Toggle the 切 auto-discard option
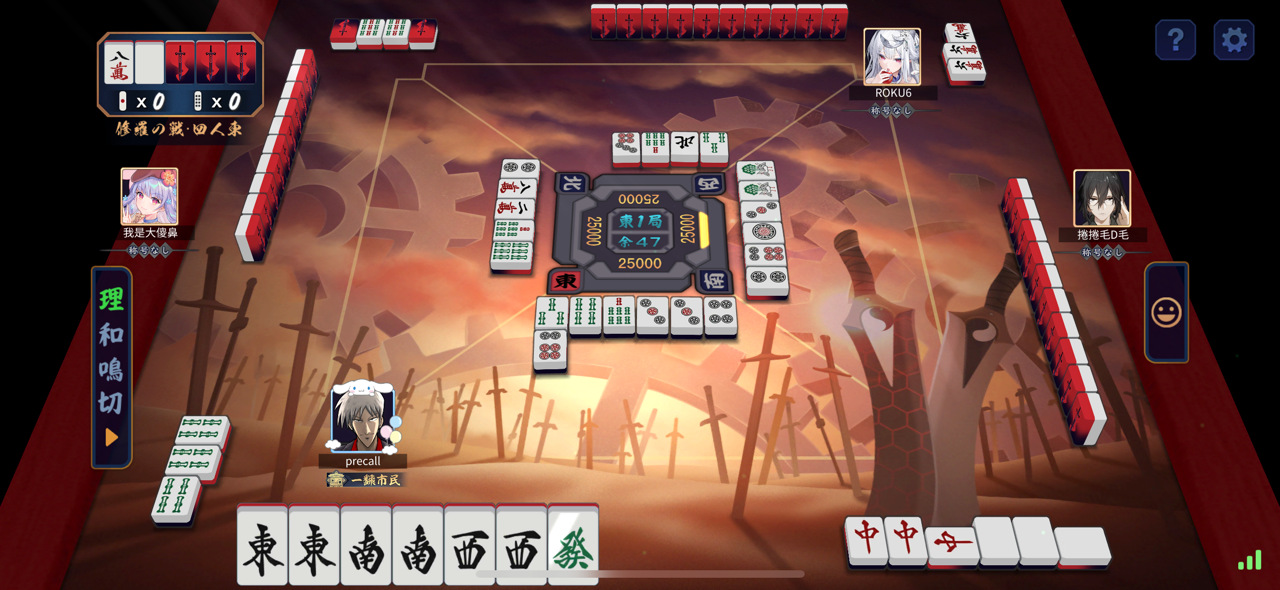The width and height of the screenshot is (1280, 590). click(111, 402)
